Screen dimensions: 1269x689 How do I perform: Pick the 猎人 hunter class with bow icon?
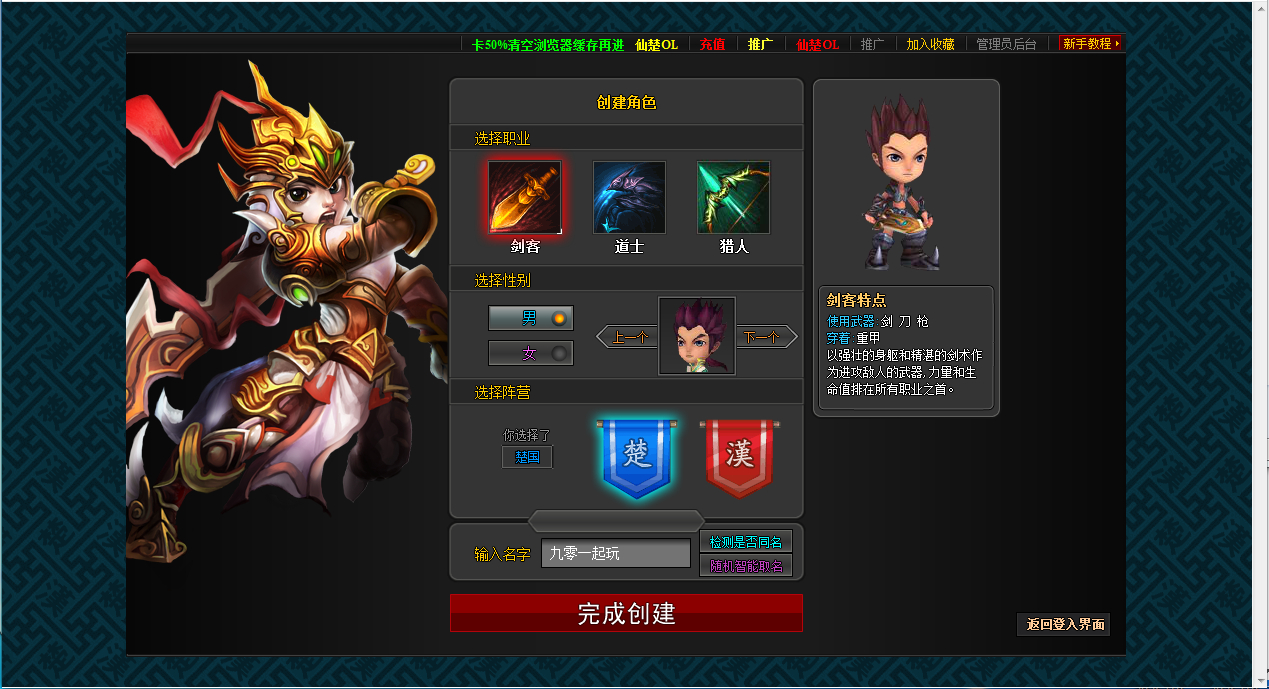(733, 197)
